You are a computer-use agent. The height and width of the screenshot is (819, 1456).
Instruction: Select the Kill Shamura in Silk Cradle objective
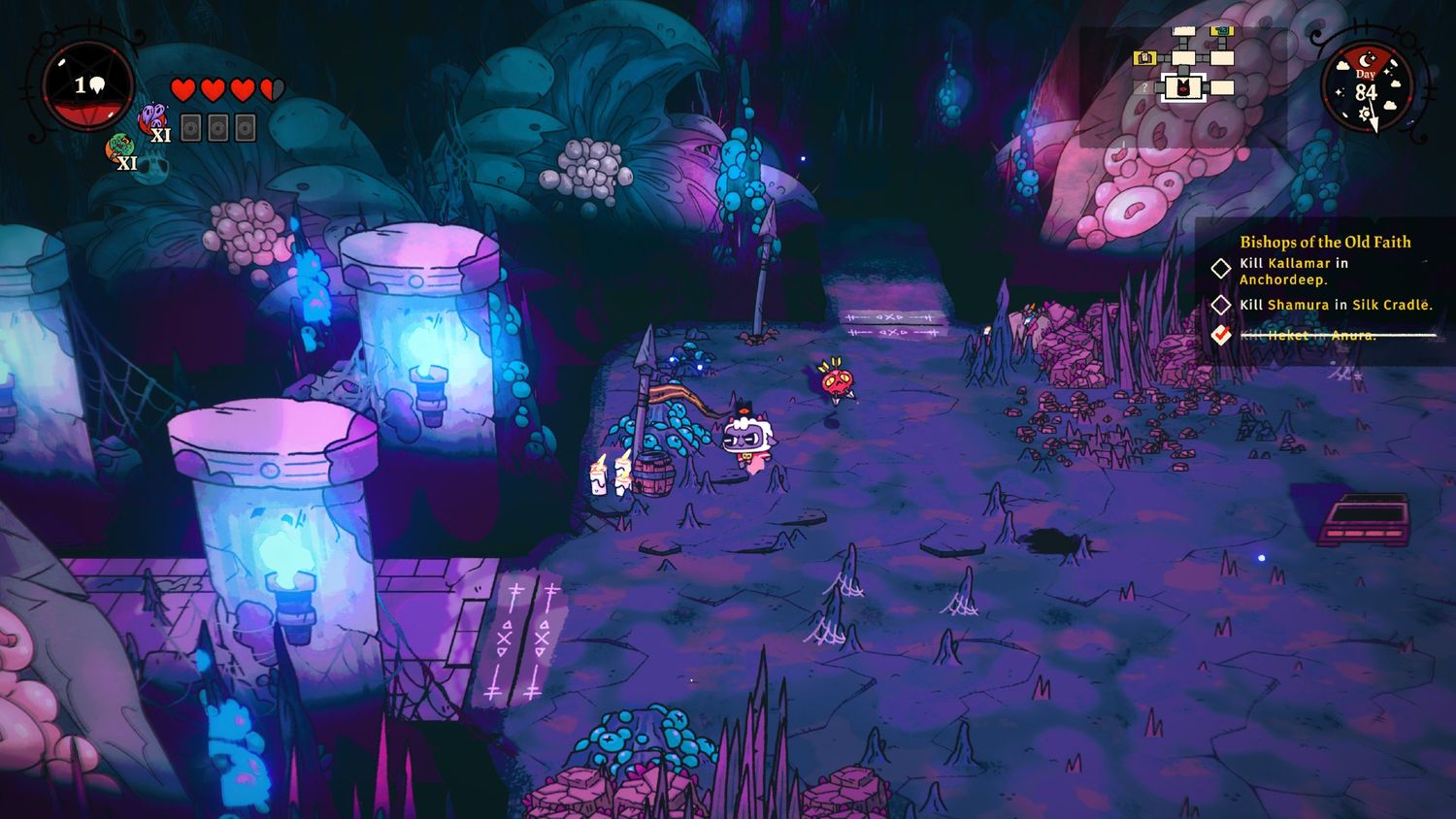1335,305
